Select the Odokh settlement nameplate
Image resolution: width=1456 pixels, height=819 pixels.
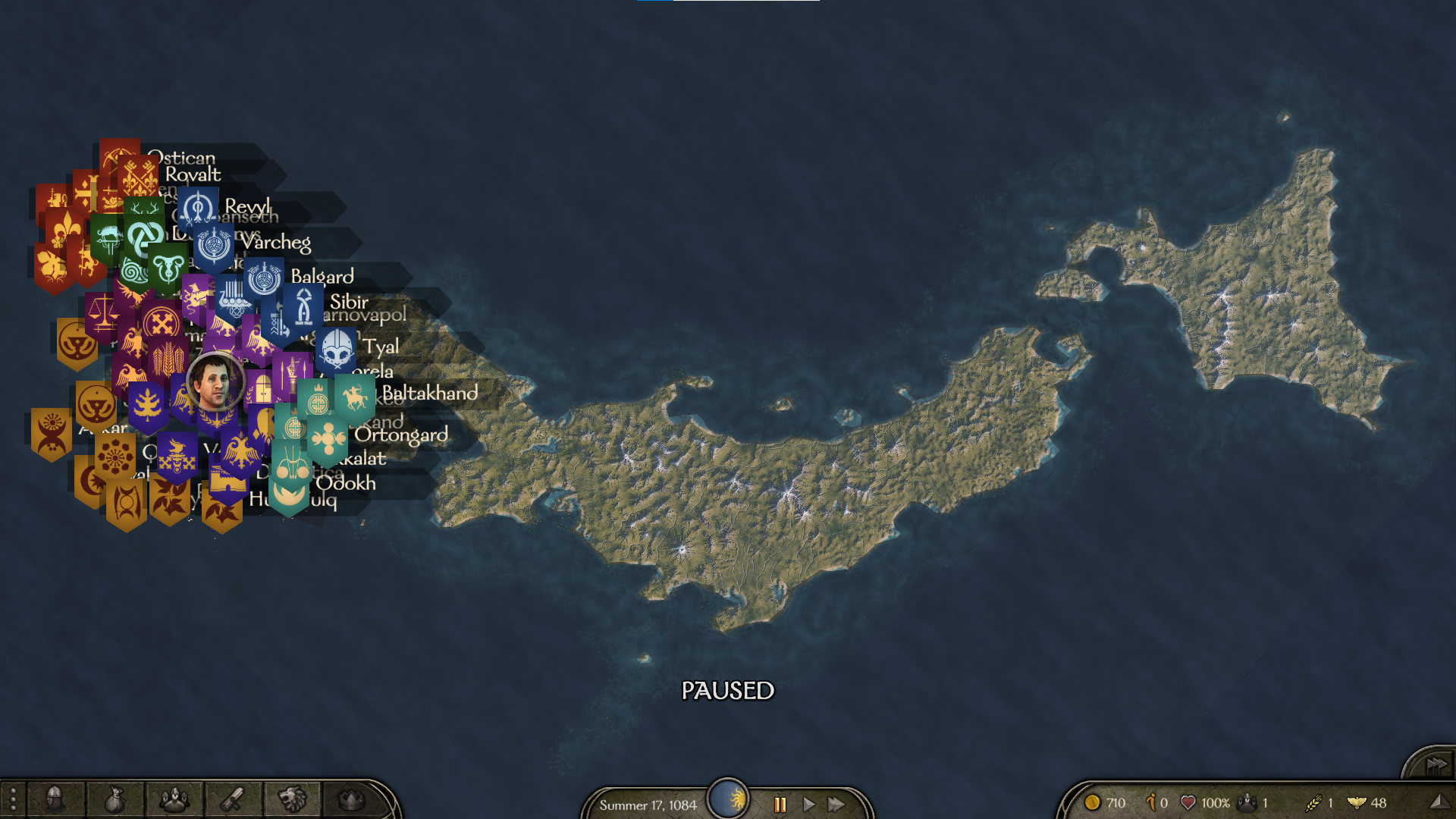coord(346,483)
